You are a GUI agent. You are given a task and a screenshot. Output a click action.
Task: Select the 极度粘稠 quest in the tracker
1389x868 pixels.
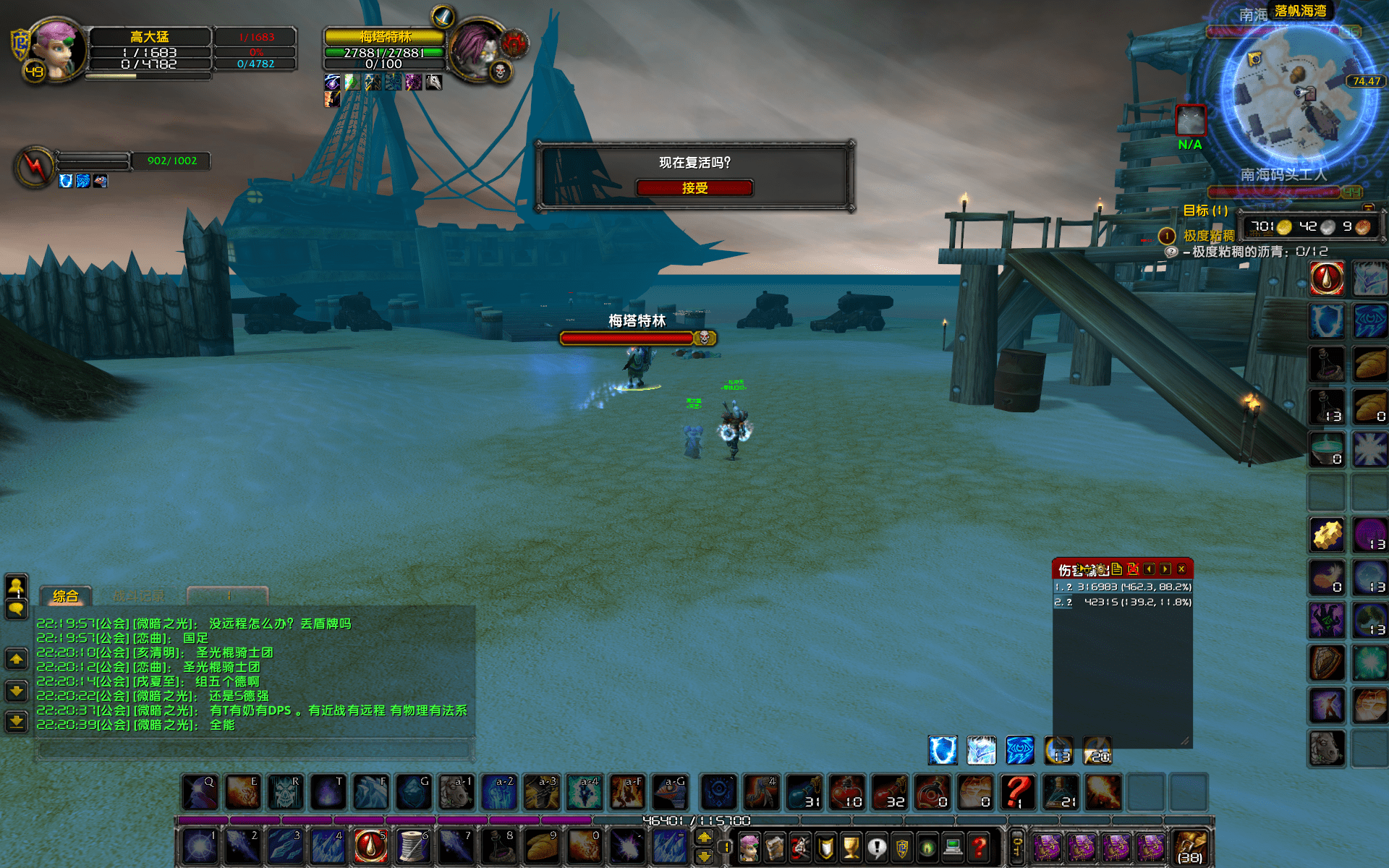tap(1208, 236)
